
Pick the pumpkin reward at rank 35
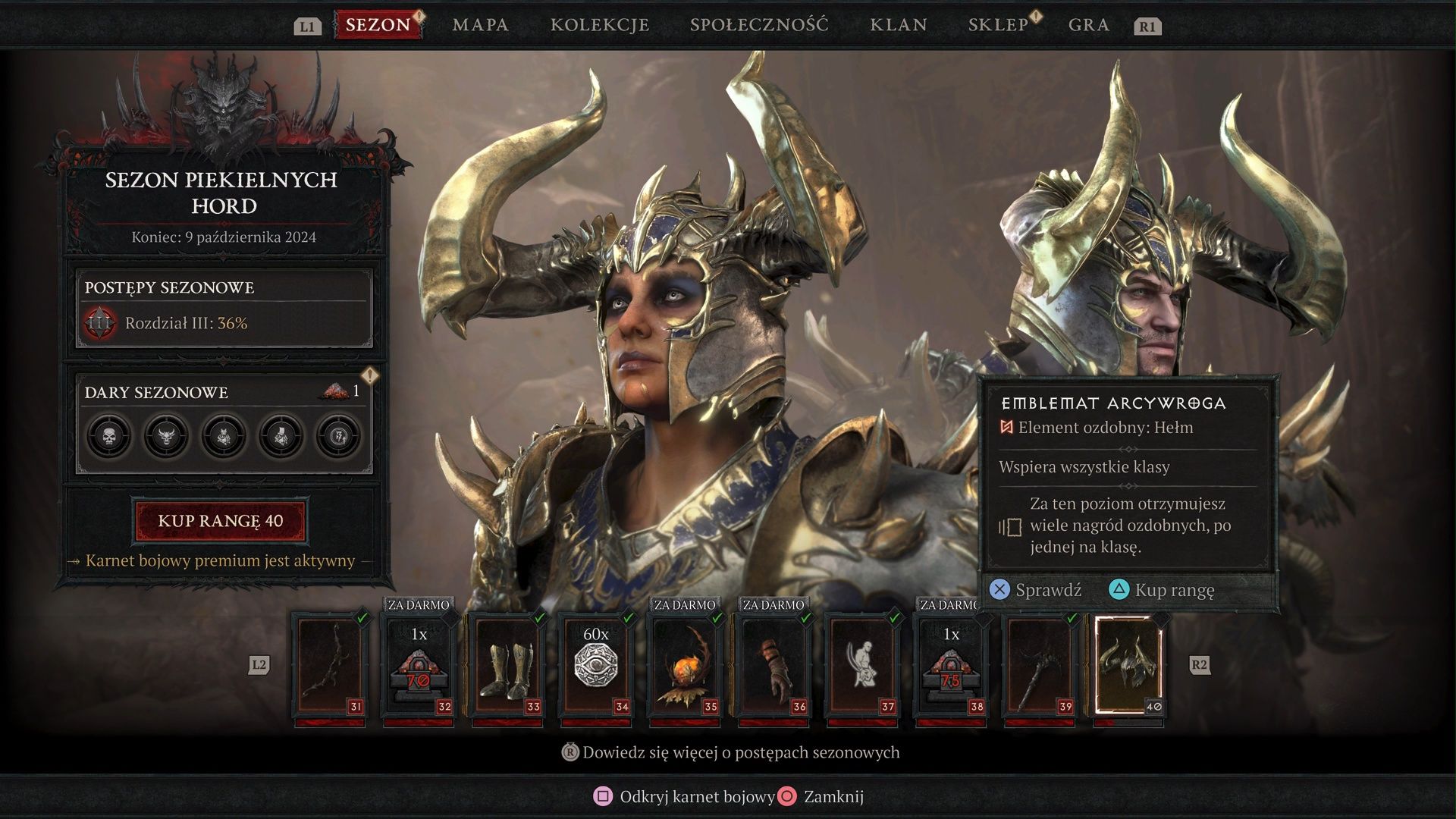point(685,666)
